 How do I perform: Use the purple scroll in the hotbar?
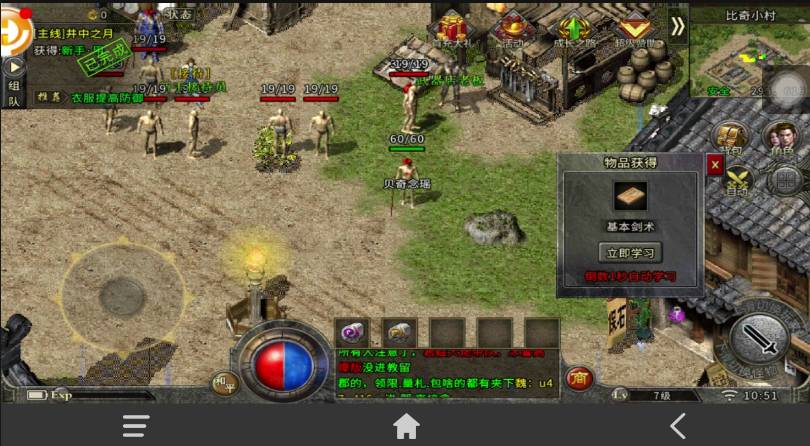coord(352,333)
